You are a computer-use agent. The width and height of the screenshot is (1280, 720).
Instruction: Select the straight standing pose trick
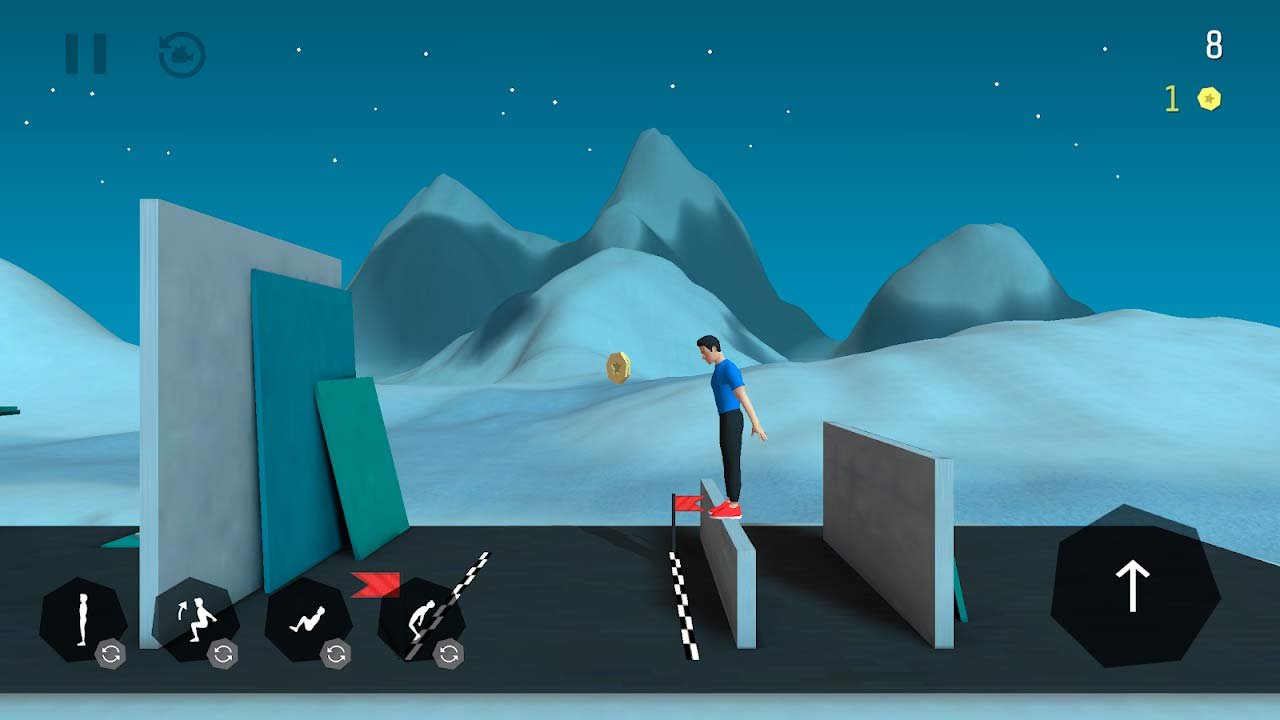80,616
